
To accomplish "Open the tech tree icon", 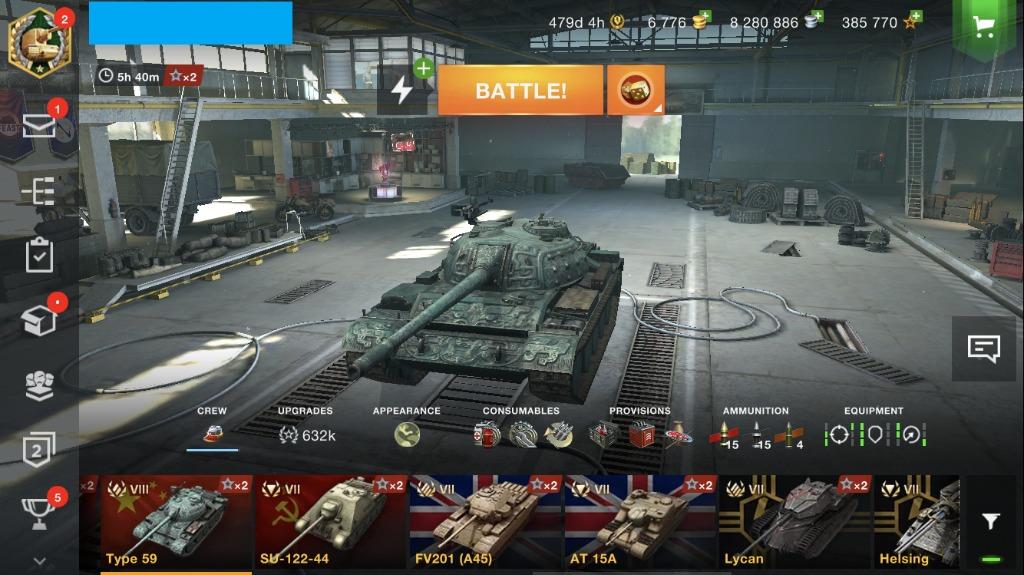I will [x=39, y=190].
